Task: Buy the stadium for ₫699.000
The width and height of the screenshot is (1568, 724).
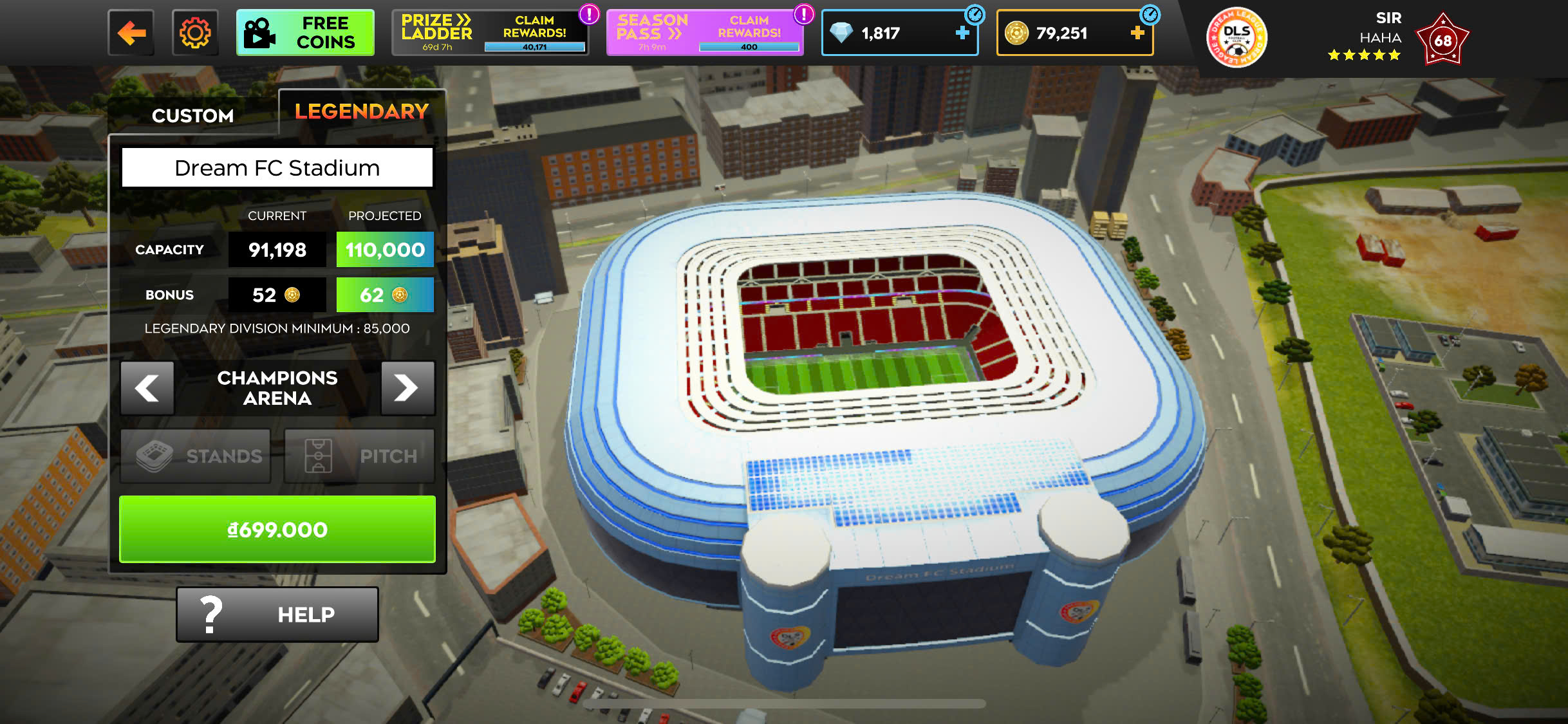Action: [277, 529]
